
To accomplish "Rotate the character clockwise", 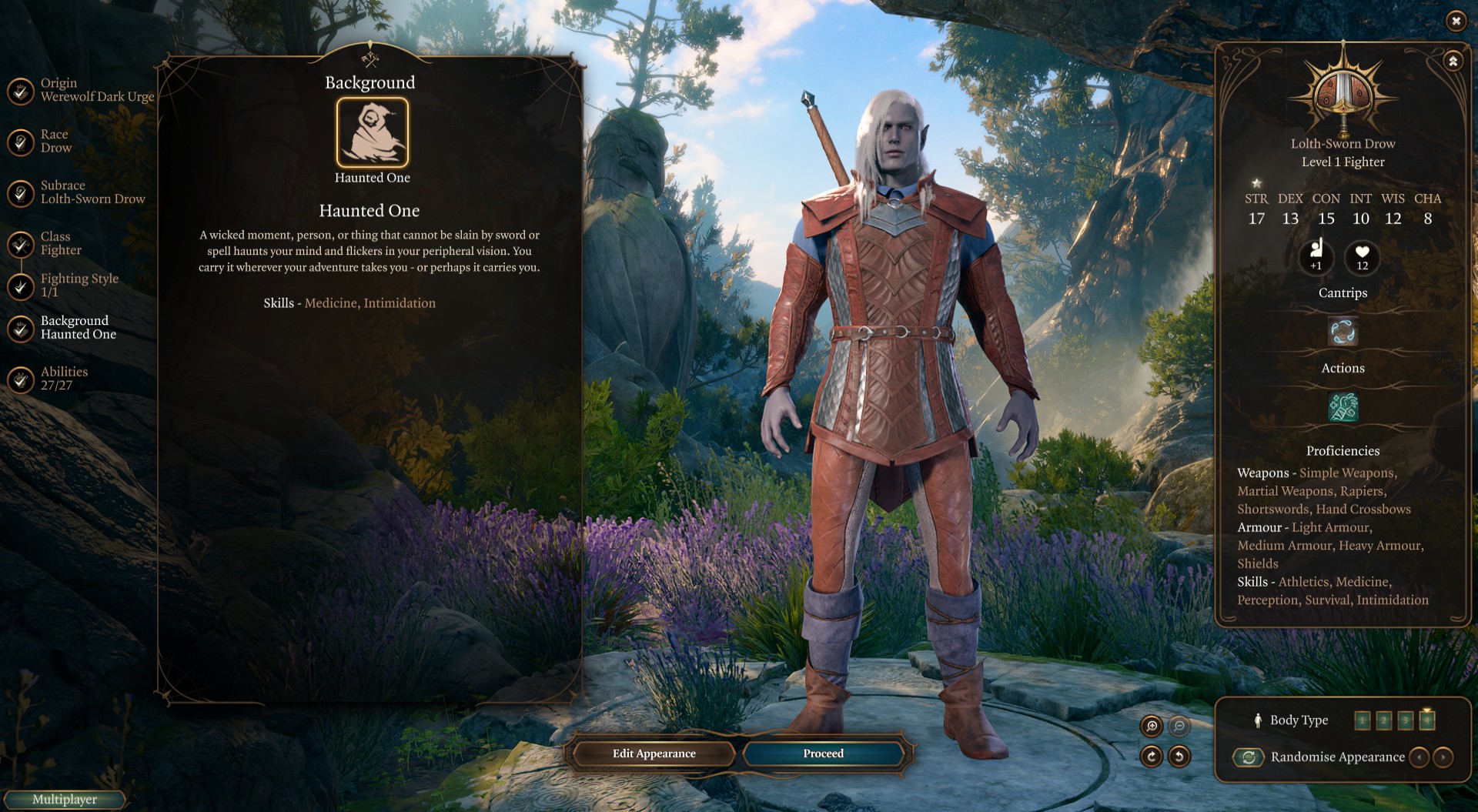I will (x=1152, y=757).
